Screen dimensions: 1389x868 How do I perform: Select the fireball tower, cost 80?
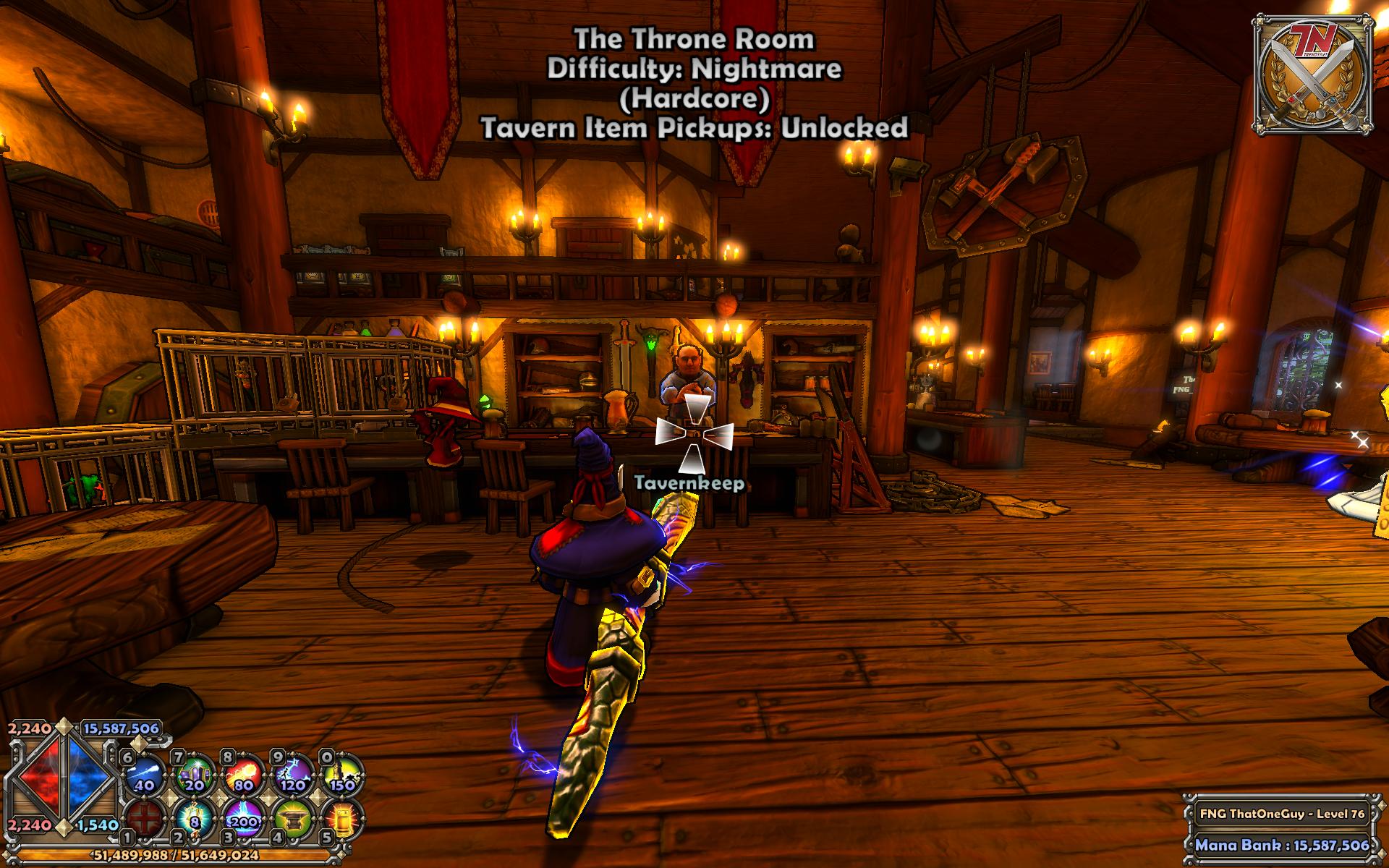tap(244, 775)
